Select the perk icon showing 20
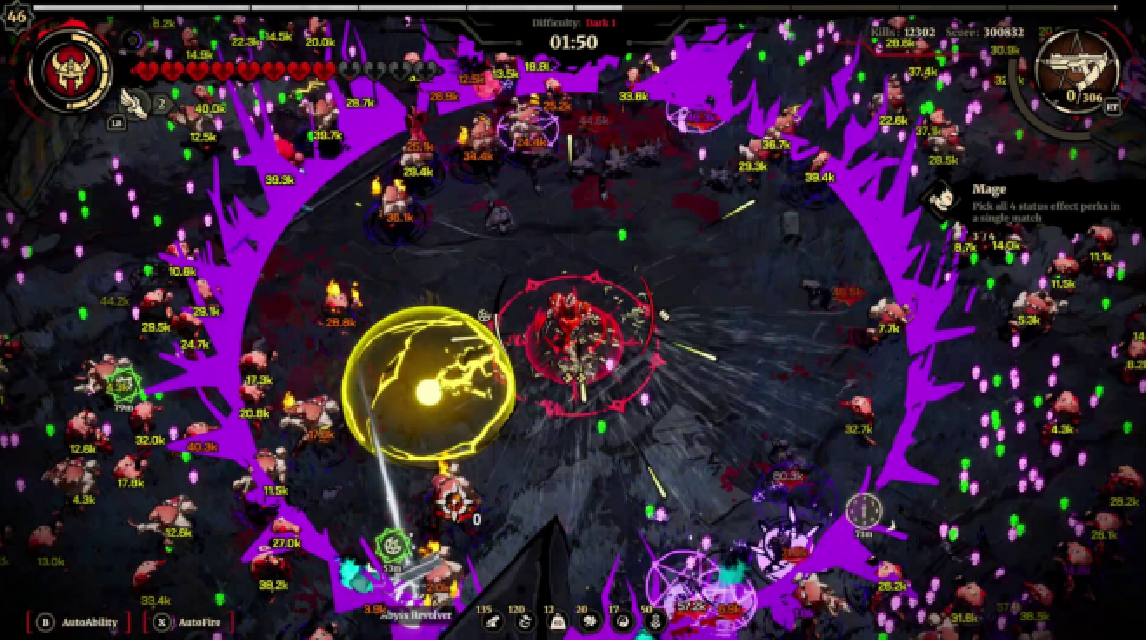1146x640 pixels. [x=590, y=622]
